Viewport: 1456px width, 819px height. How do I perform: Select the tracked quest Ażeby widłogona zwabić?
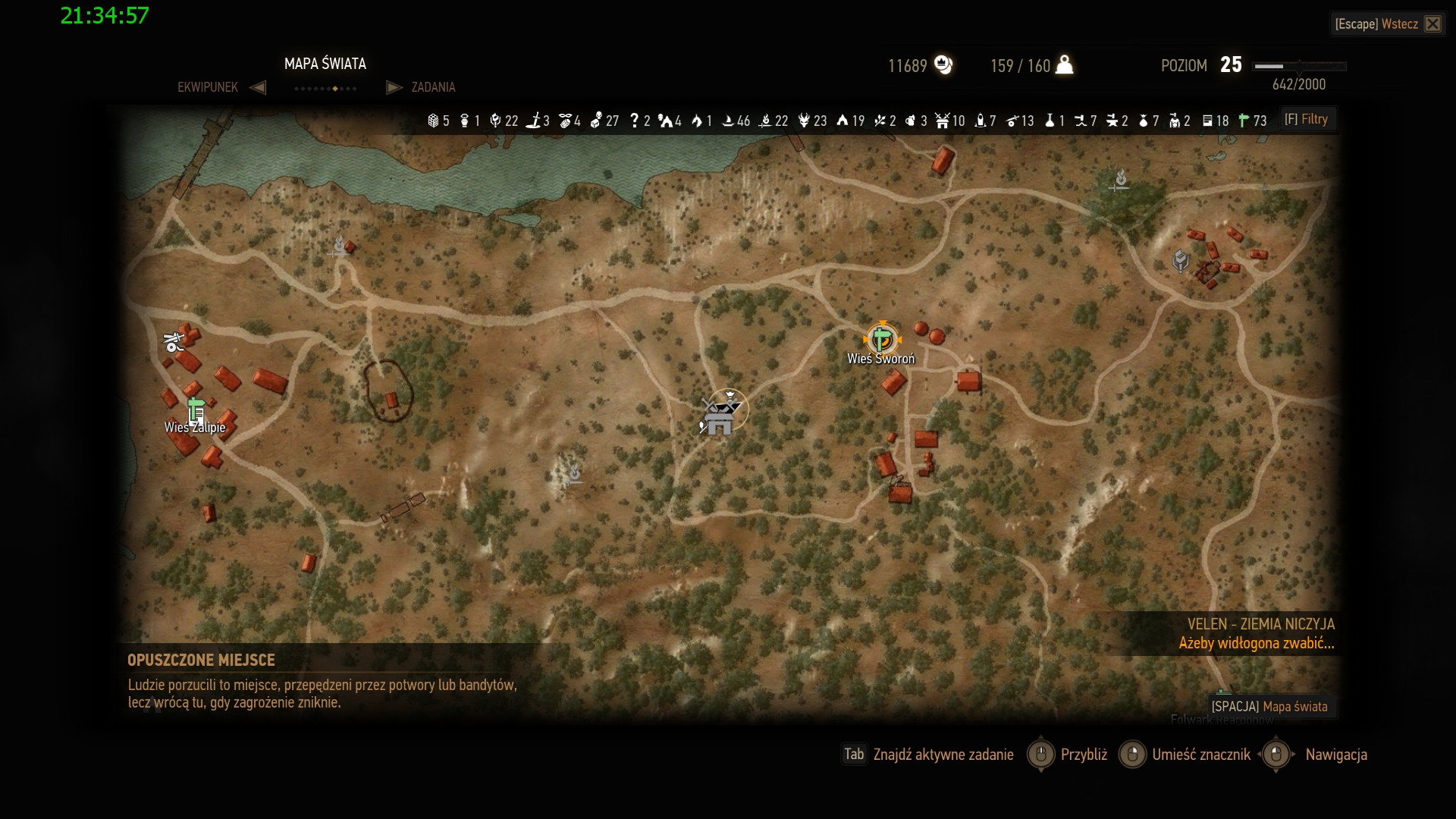(1256, 644)
